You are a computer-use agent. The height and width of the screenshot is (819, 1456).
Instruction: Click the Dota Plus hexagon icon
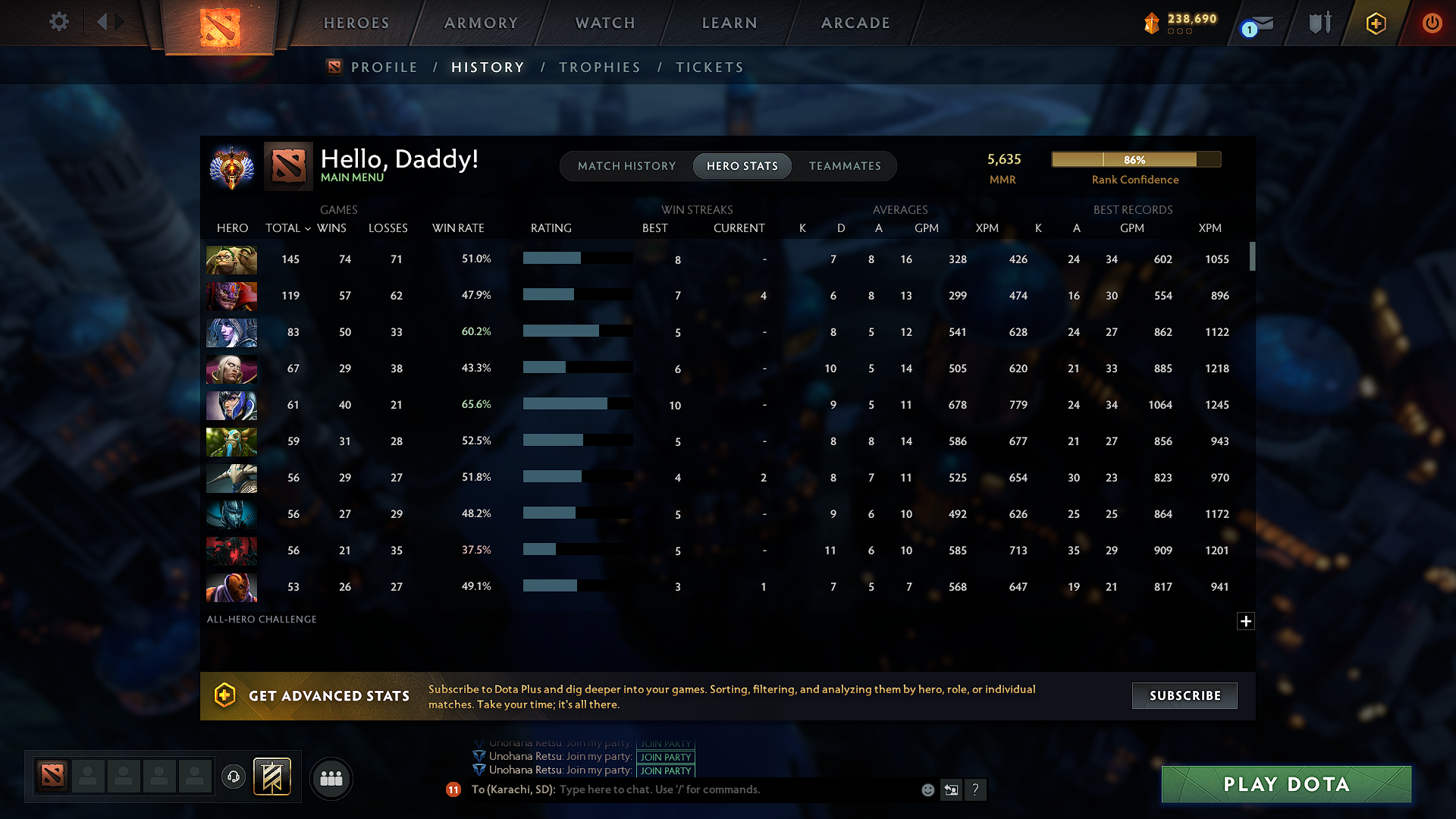pos(1375,23)
